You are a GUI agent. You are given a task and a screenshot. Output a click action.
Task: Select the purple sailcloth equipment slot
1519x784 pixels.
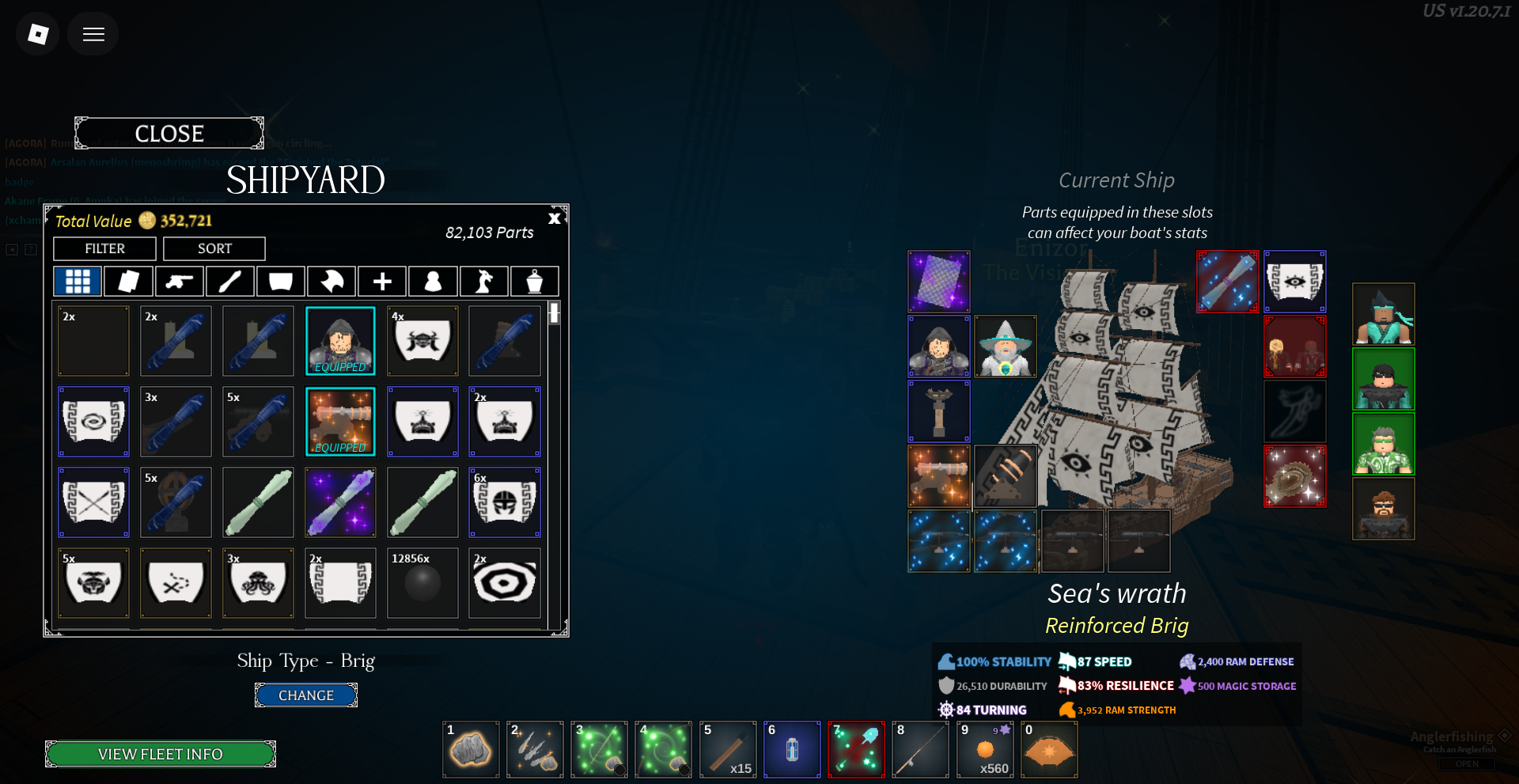coord(939,282)
